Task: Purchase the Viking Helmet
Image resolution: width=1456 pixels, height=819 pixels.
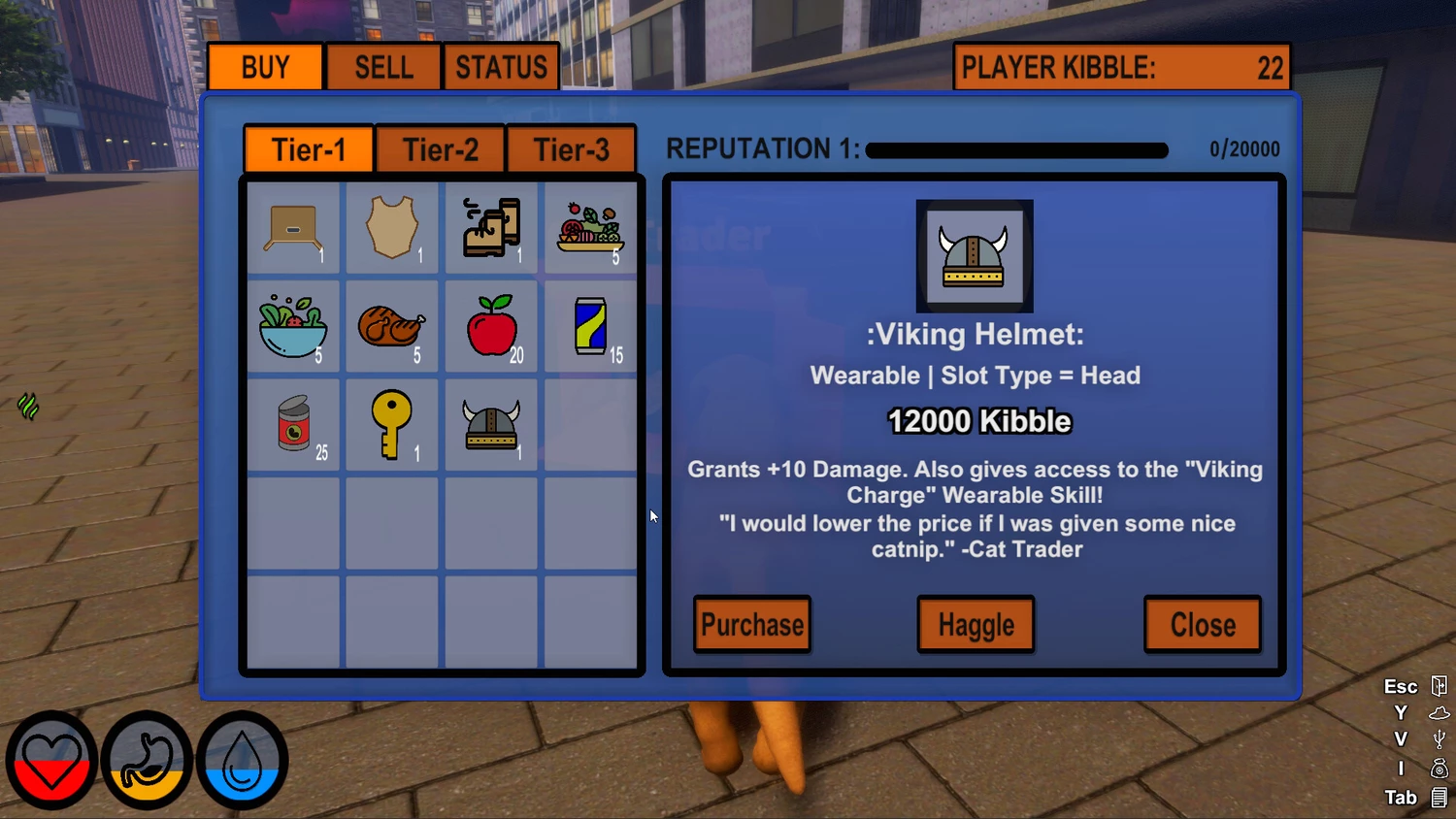Action: click(752, 625)
